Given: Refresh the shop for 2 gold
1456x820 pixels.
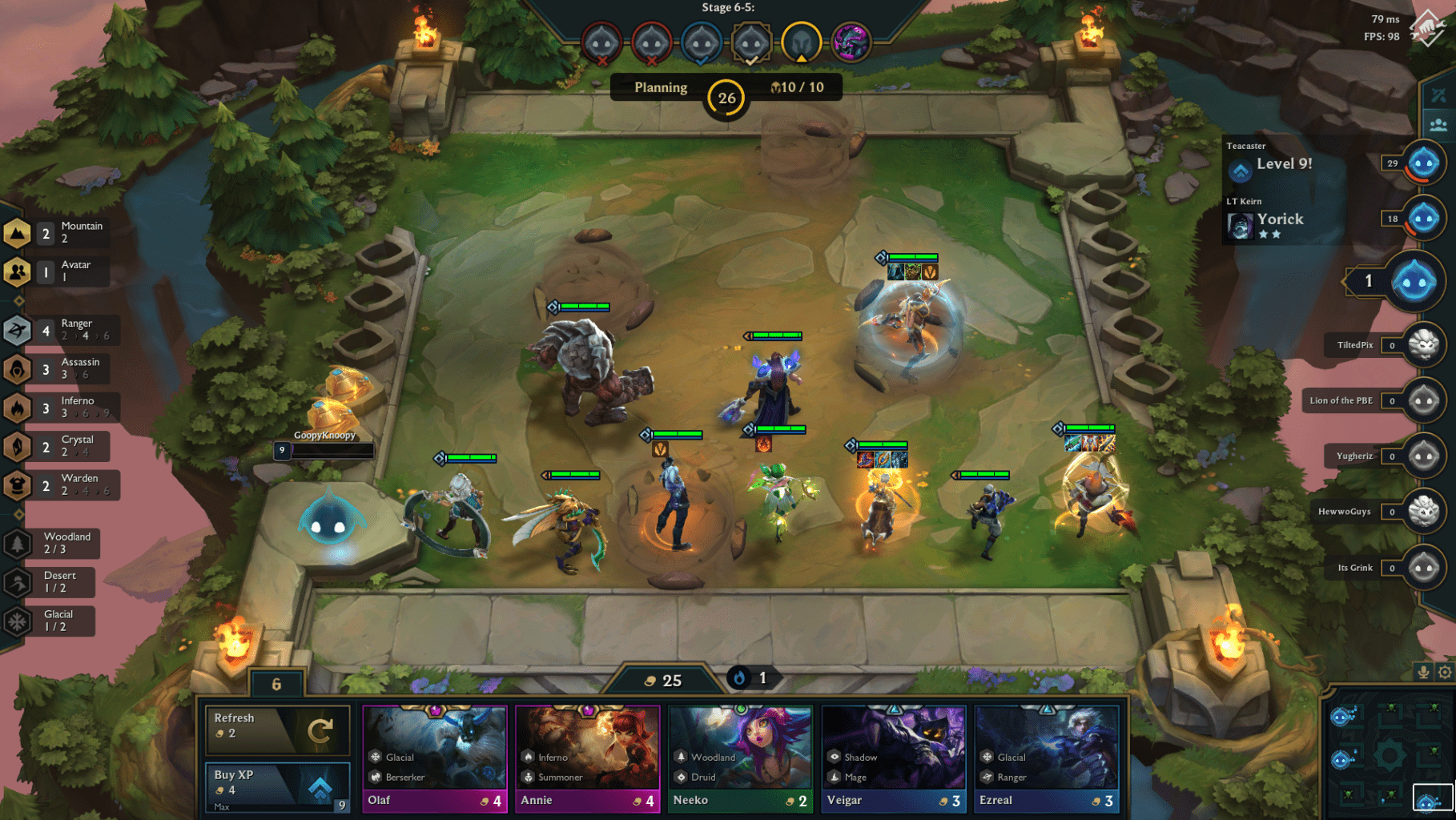Looking at the screenshot, I should [x=277, y=729].
